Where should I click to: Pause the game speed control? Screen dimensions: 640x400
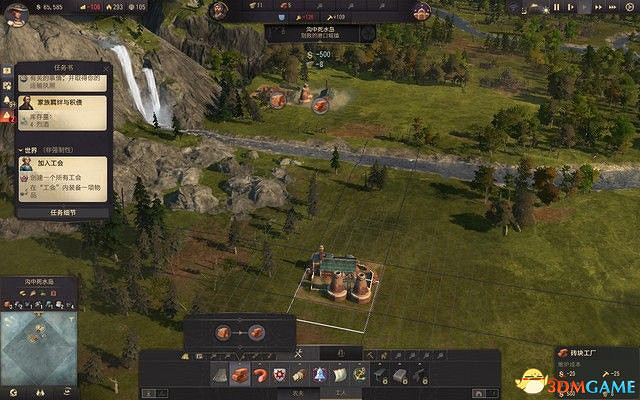point(556,8)
